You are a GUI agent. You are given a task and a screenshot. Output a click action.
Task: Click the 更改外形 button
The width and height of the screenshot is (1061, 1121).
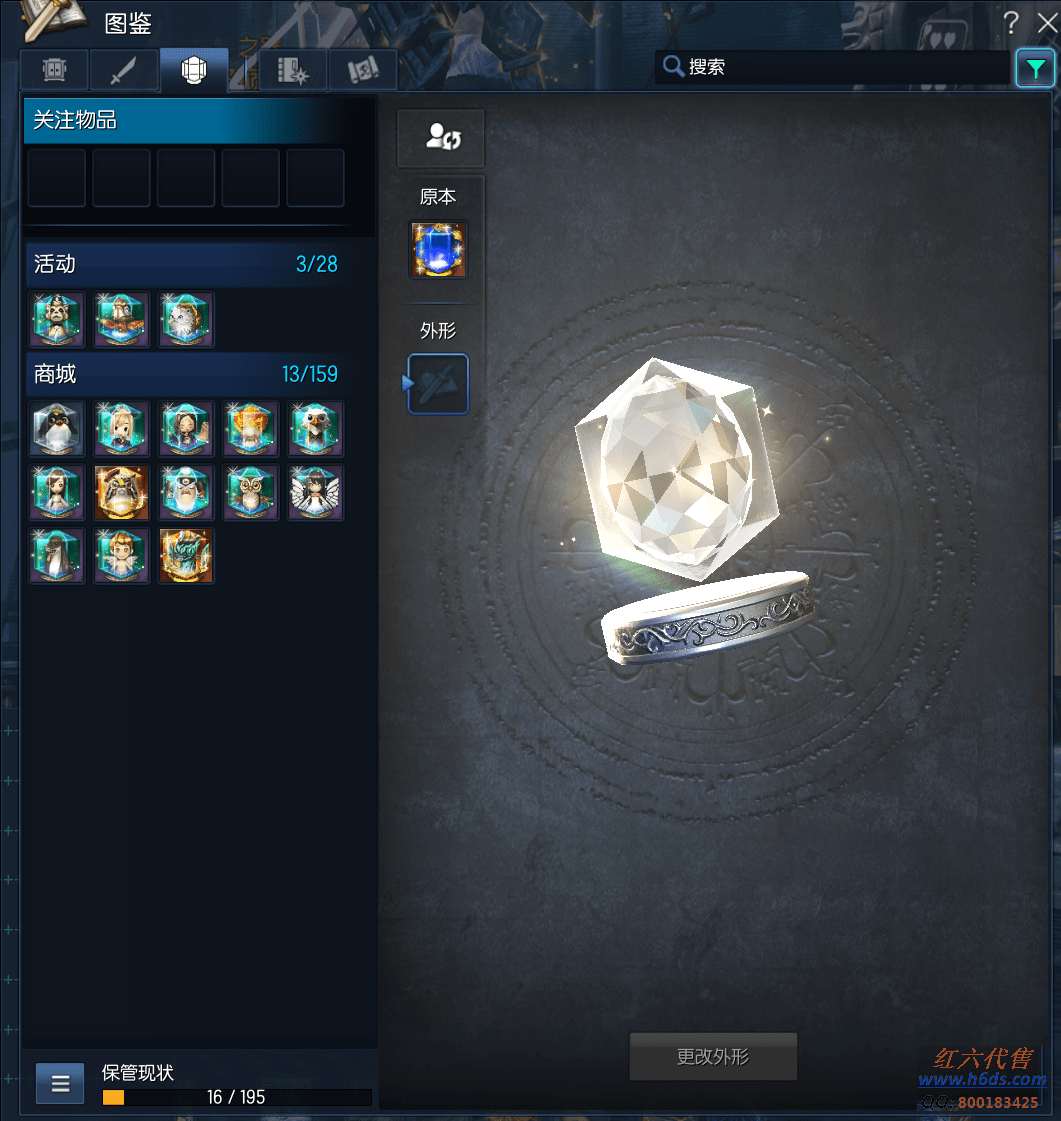pos(713,1057)
